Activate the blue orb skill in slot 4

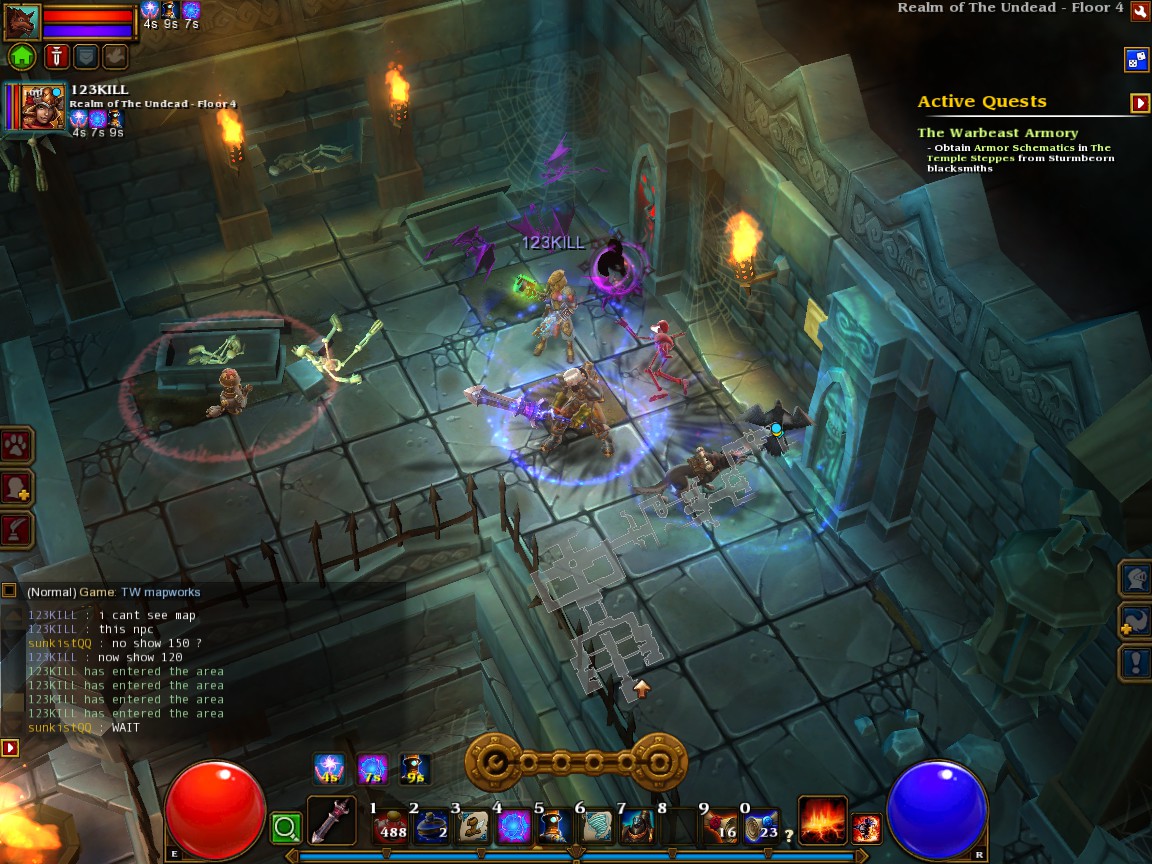coord(514,828)
